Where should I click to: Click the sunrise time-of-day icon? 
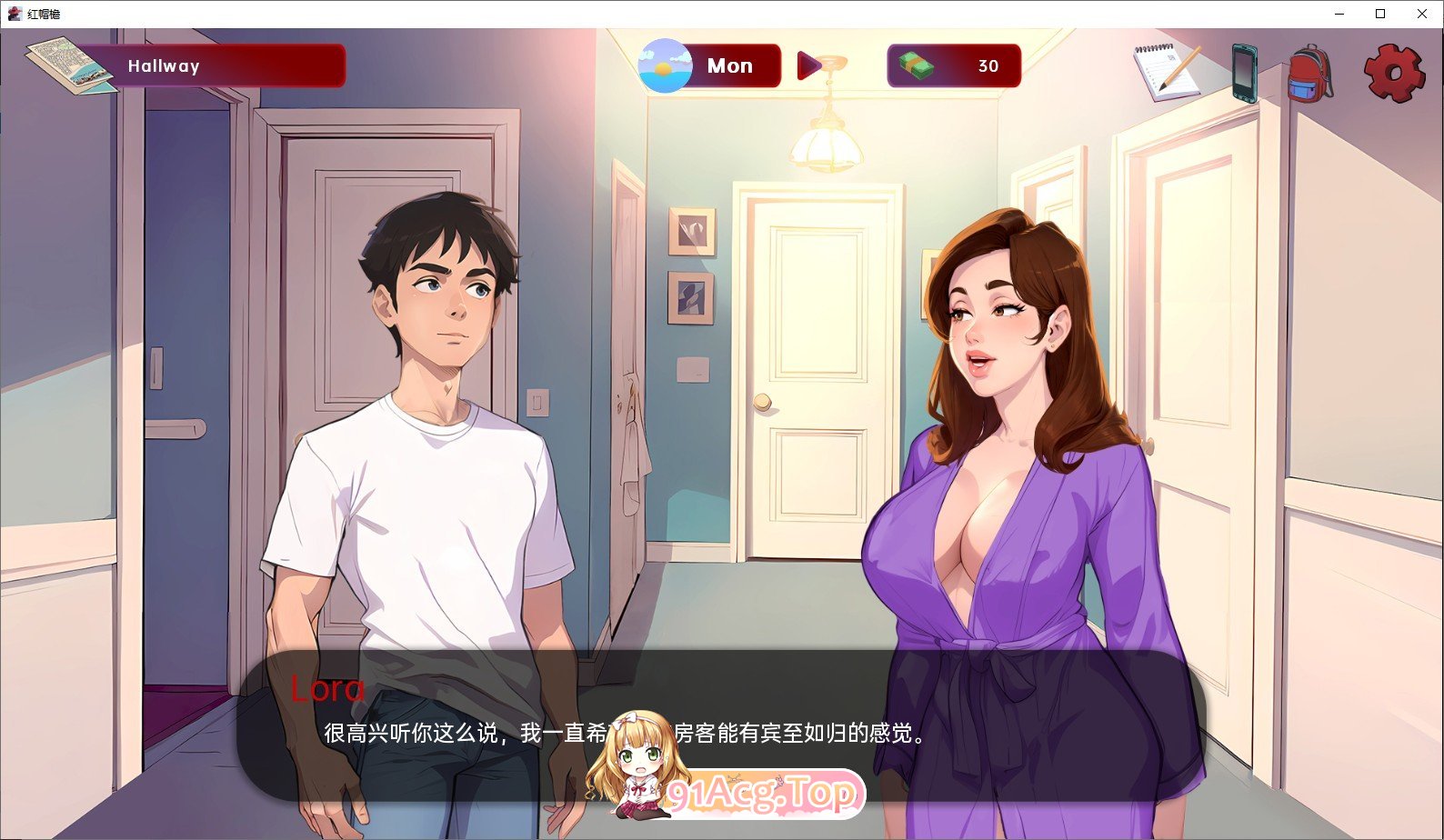click(665, 65)
